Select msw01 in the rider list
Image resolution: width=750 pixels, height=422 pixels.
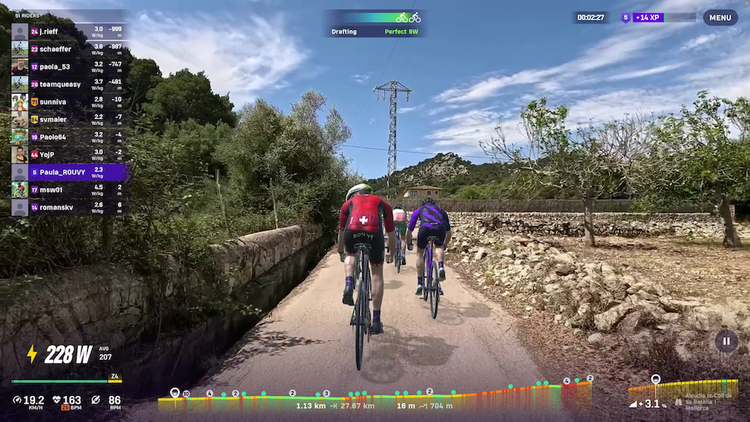coord(68,190)
